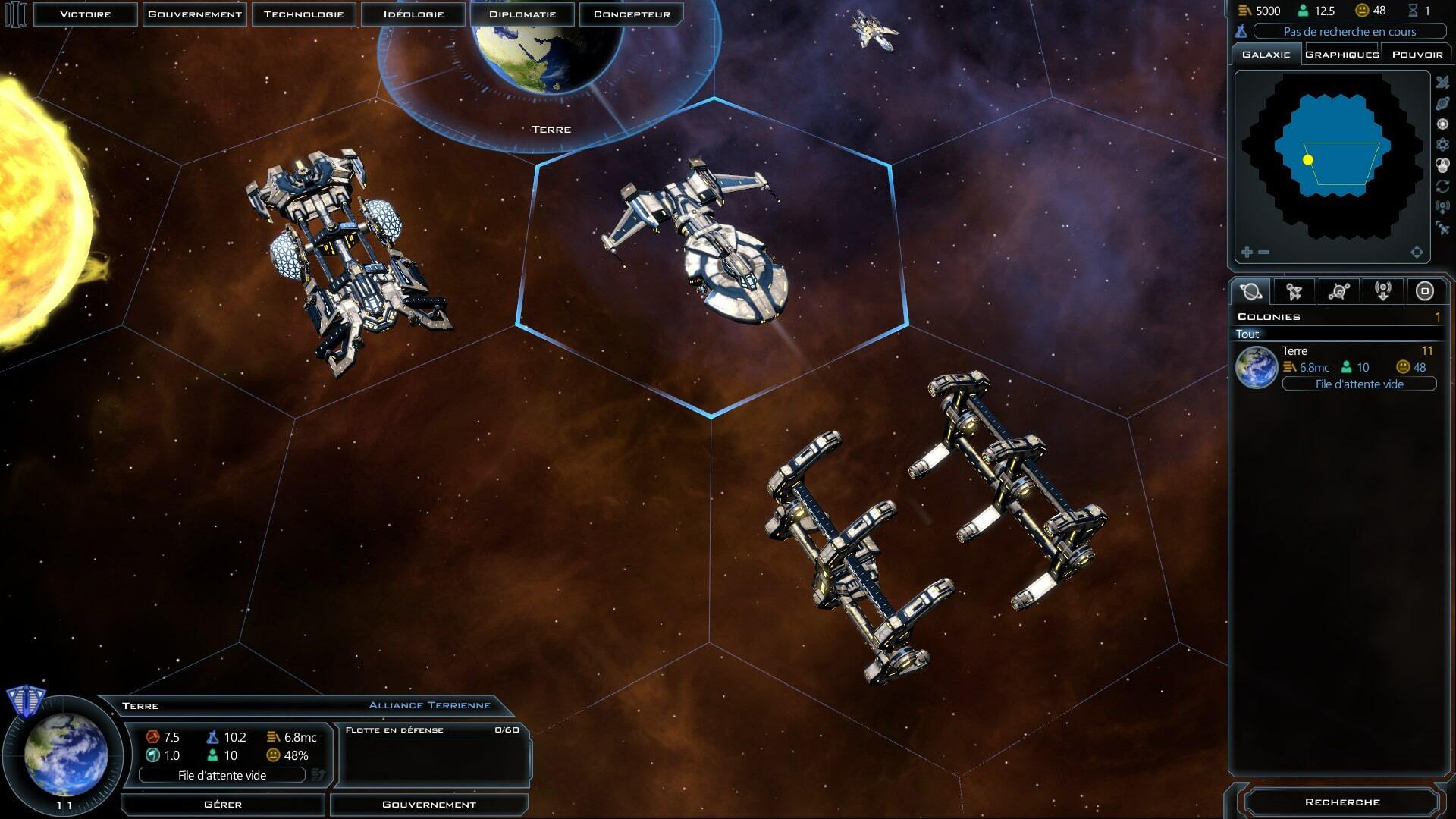
Task: Show the ships list tab
Action: click(x=1294, y=291)
